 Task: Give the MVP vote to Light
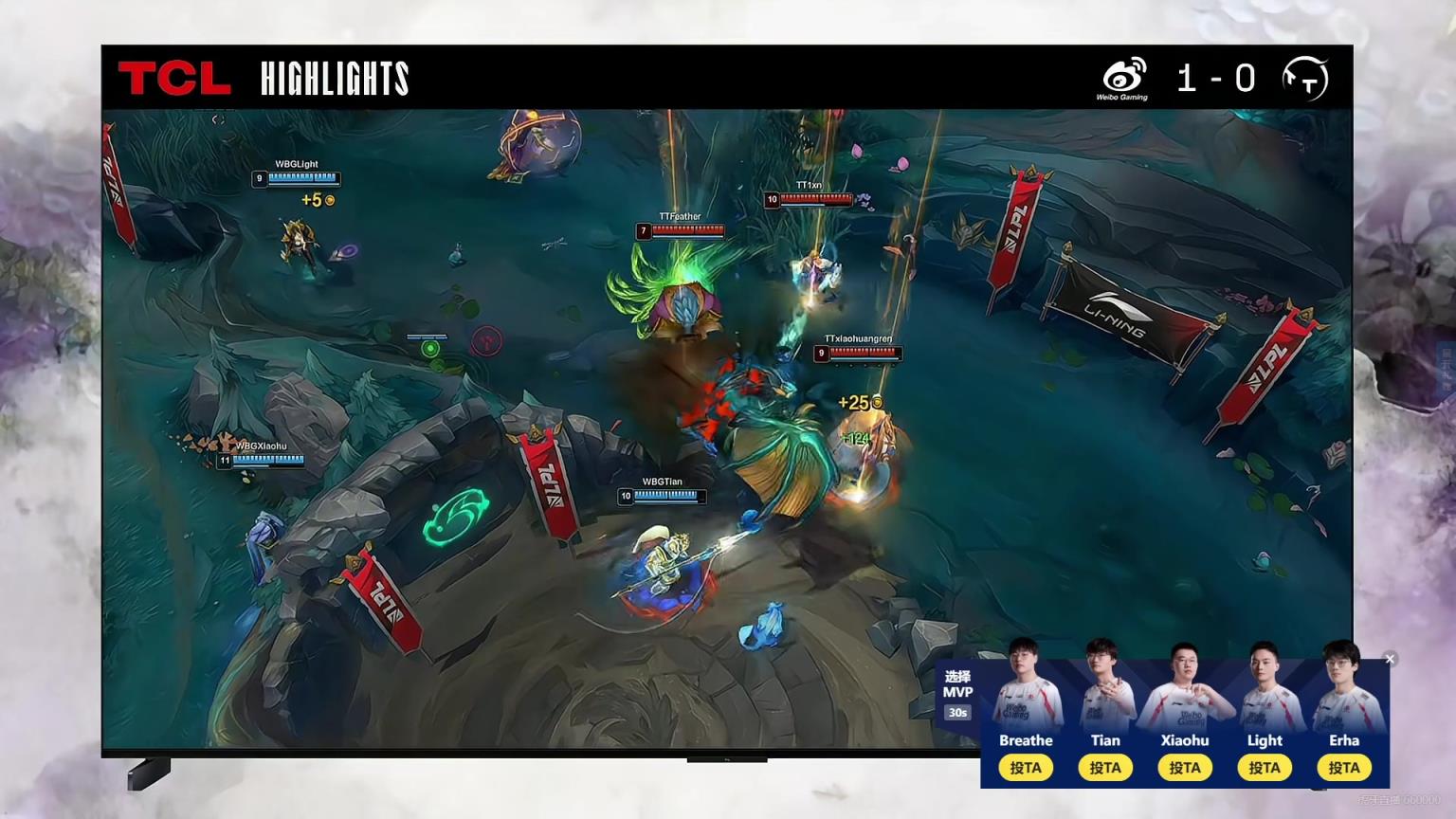tap(1265, 768)
